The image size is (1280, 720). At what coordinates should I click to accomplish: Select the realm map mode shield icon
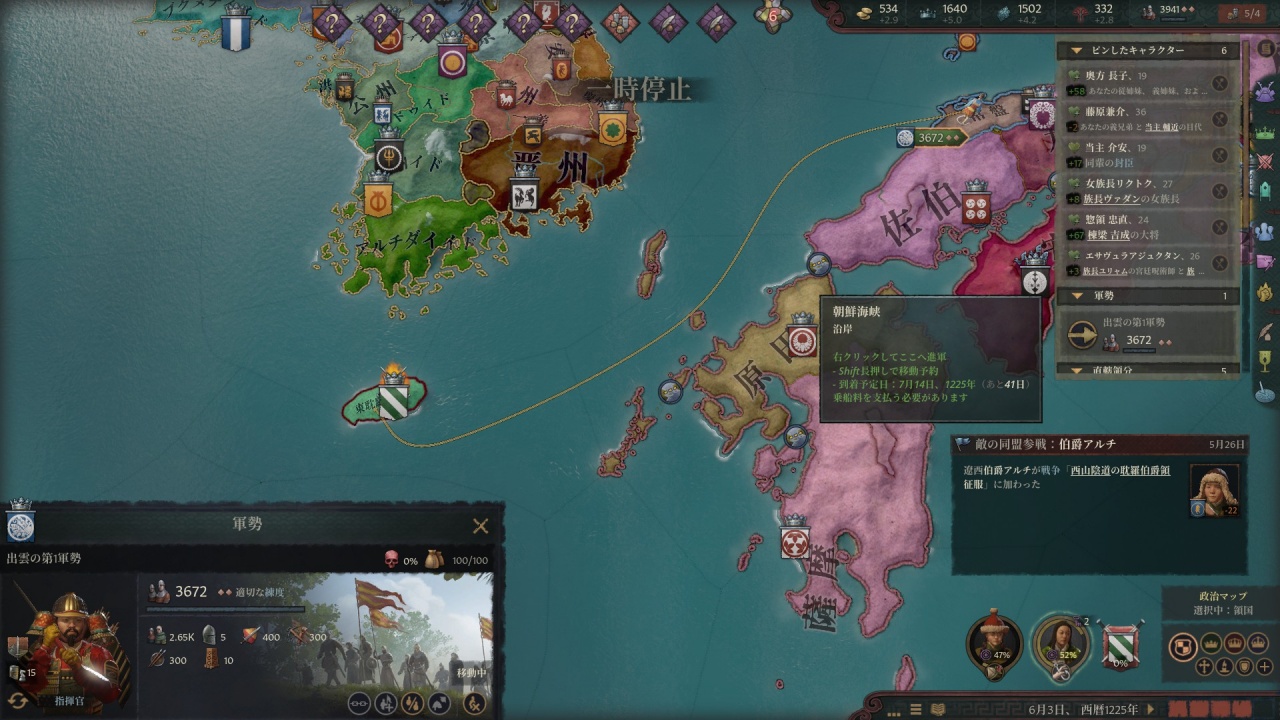pos(1183,646)
